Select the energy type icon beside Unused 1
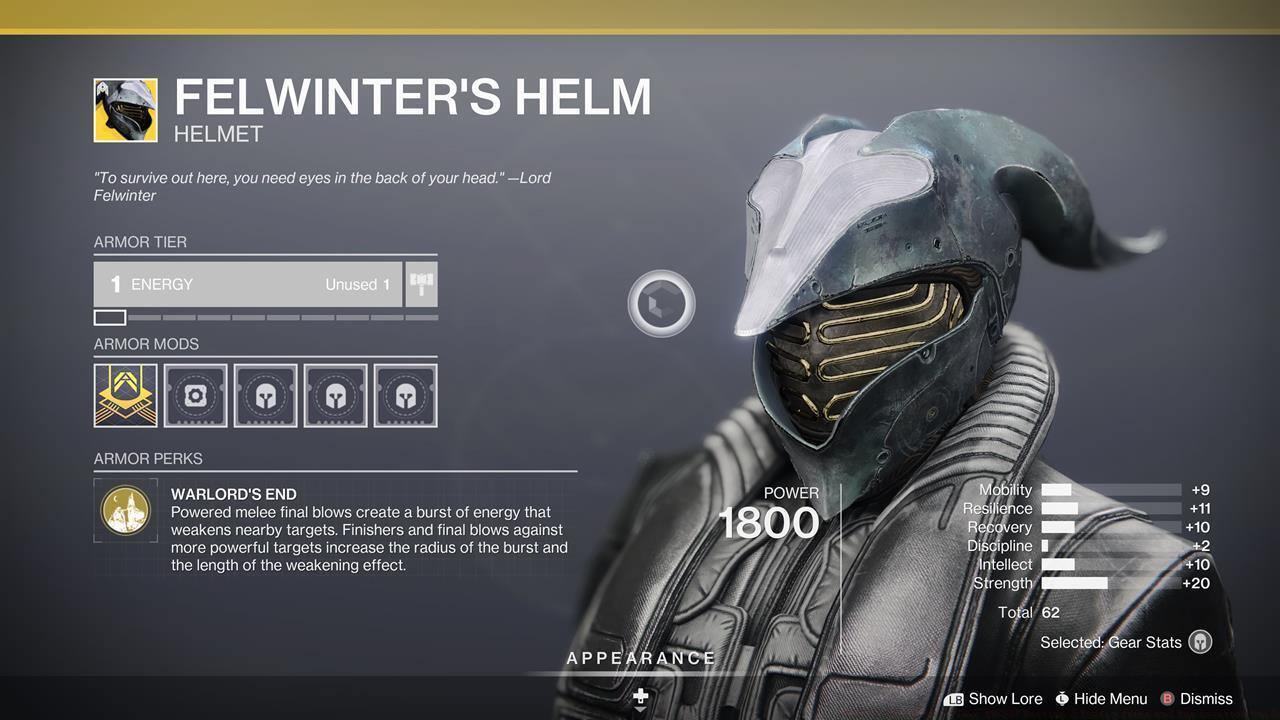 421,284
